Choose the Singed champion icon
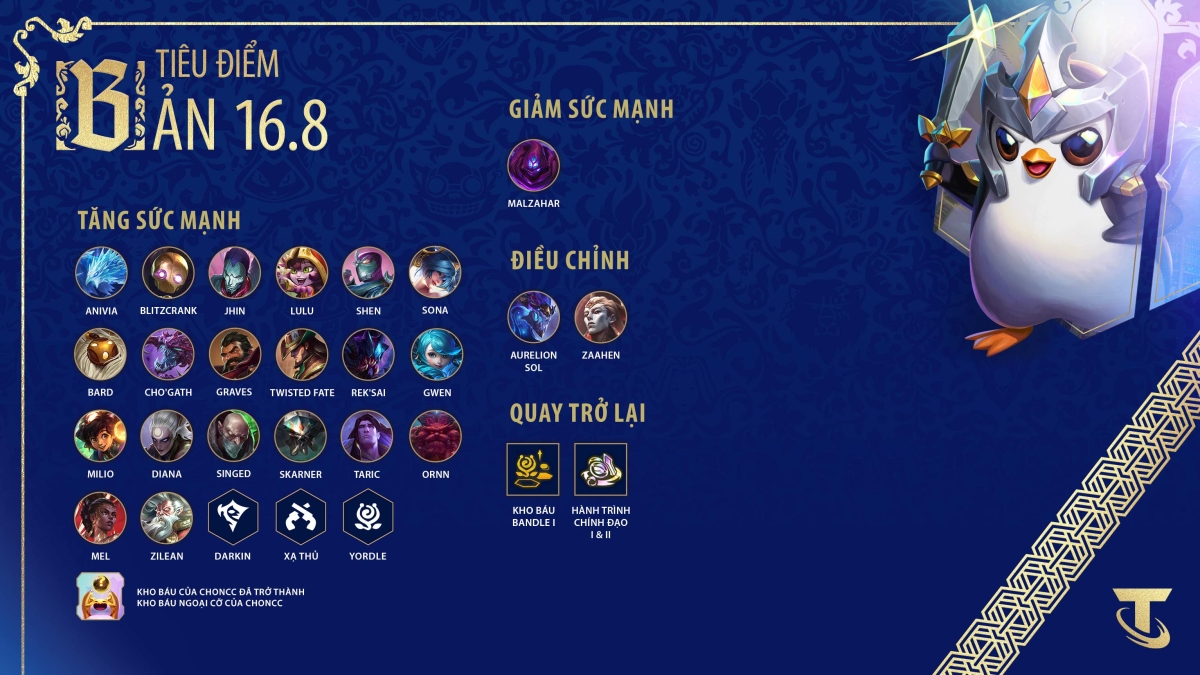This screenshot has height=675, width=1200. [234, 435]
